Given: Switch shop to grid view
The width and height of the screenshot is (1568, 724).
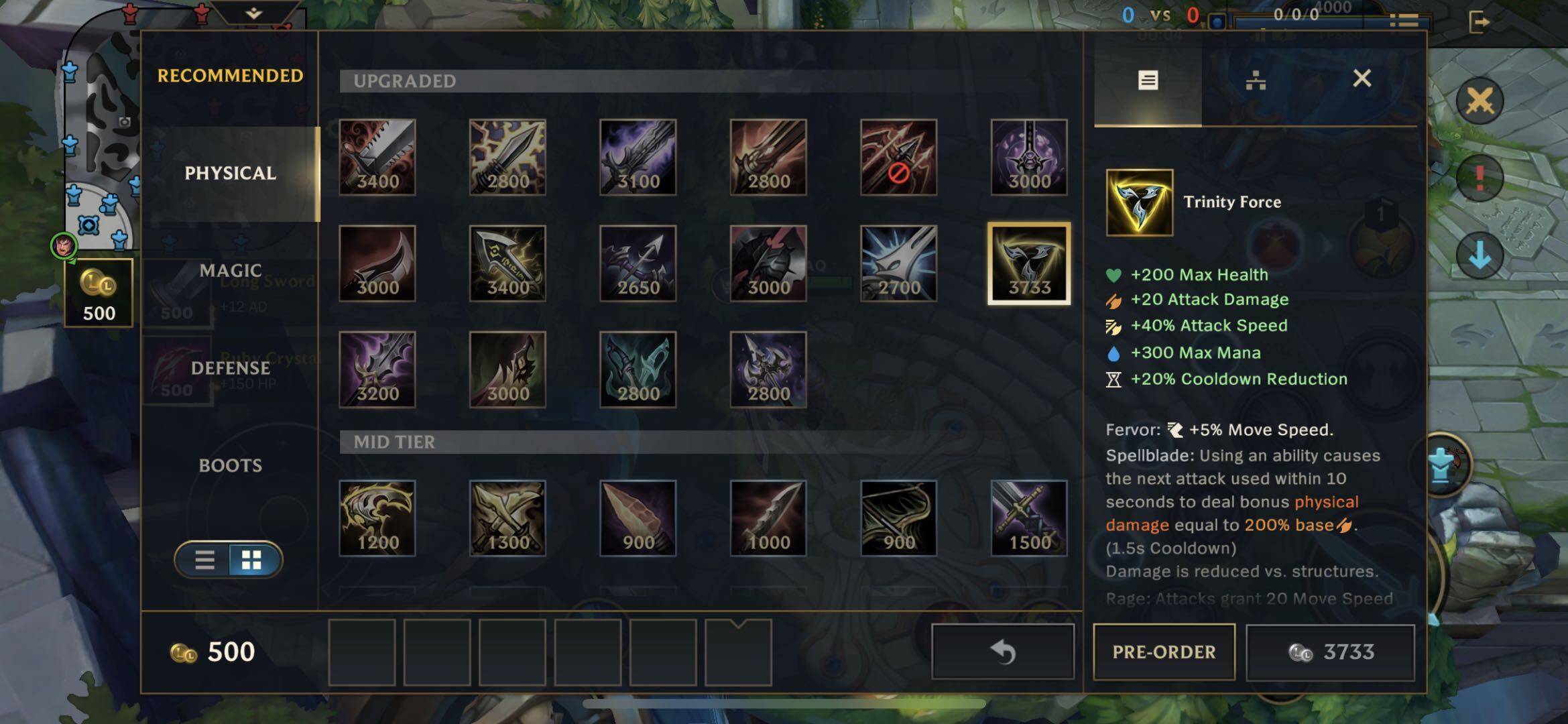Looking at the screenshot, I should coord(252,560).
